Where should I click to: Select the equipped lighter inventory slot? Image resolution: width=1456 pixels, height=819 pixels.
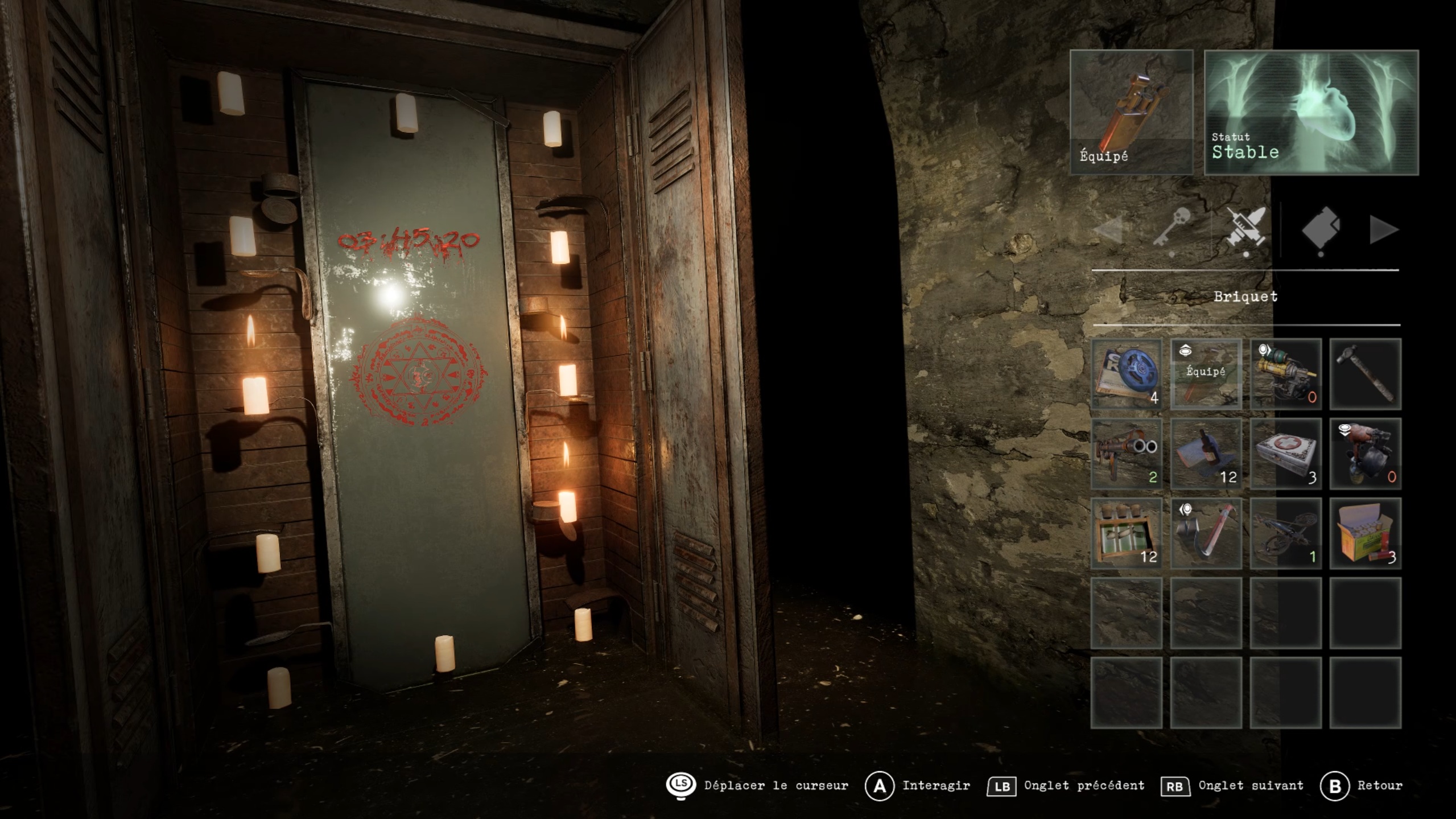click(1206, 374)
